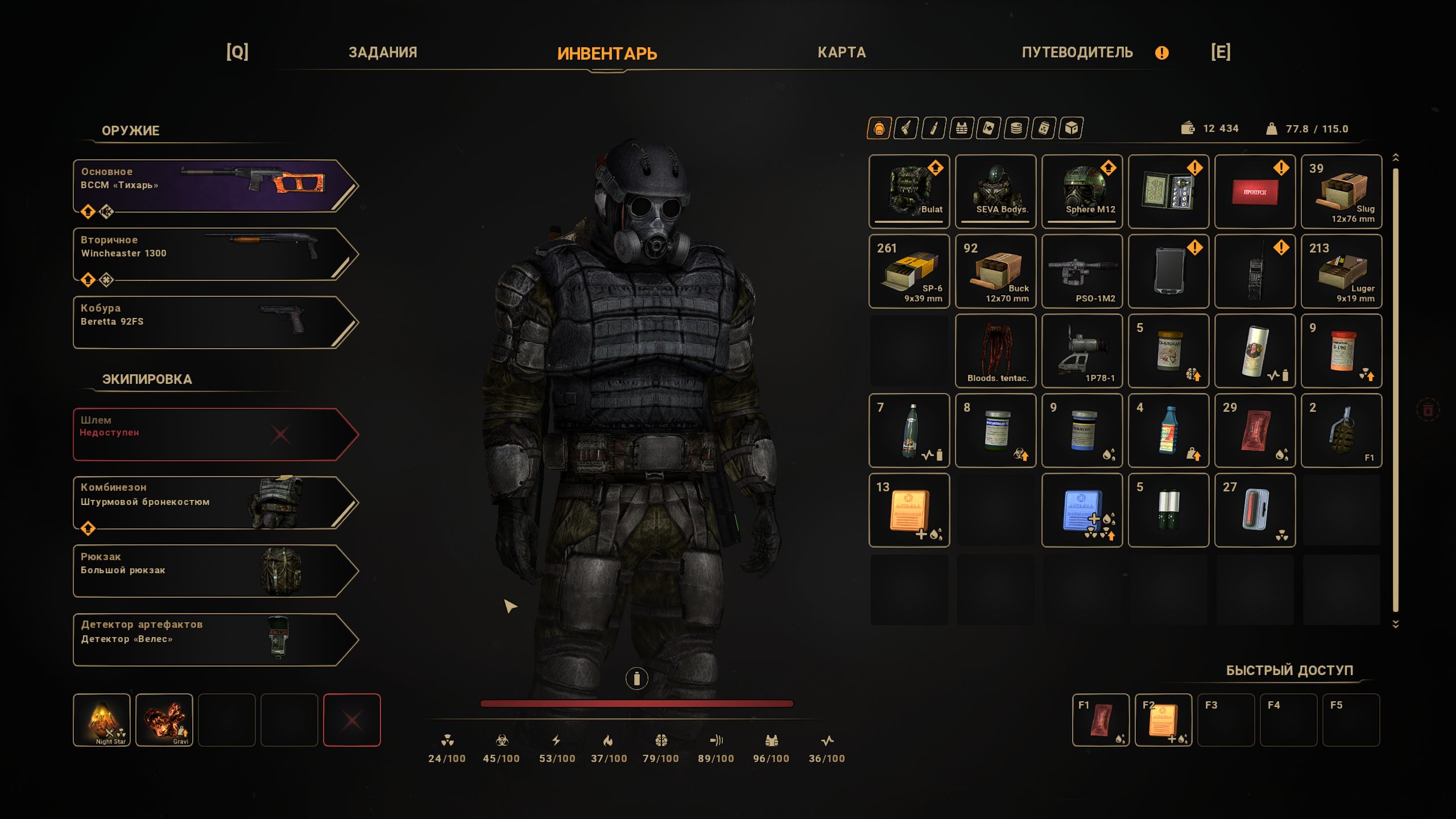Viewport: 1456px width, 819px height.
Task: Choose the Sphere M12 helmet item
Action: (1082, 191)
